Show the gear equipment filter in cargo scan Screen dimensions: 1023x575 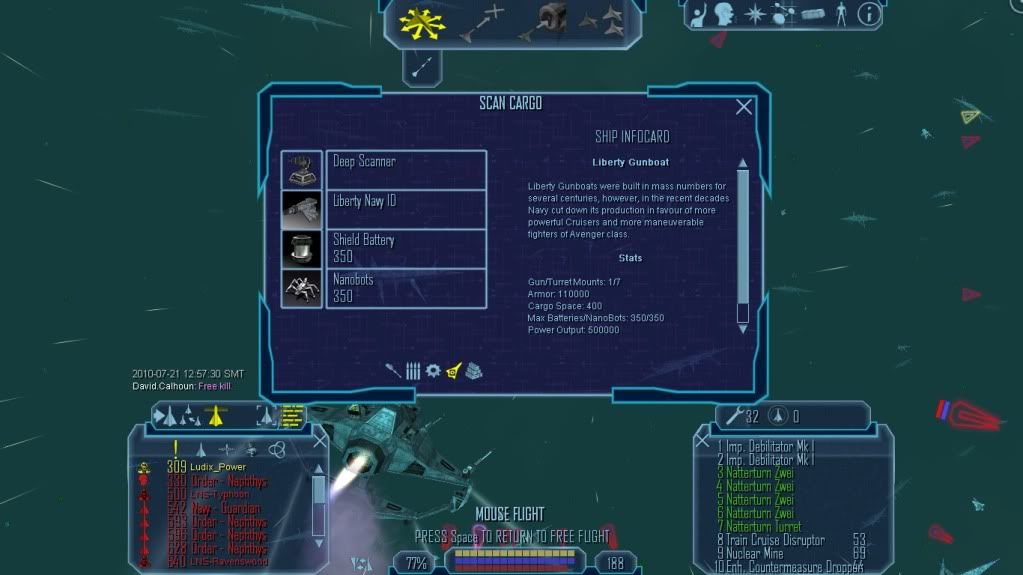click(433, 370)
